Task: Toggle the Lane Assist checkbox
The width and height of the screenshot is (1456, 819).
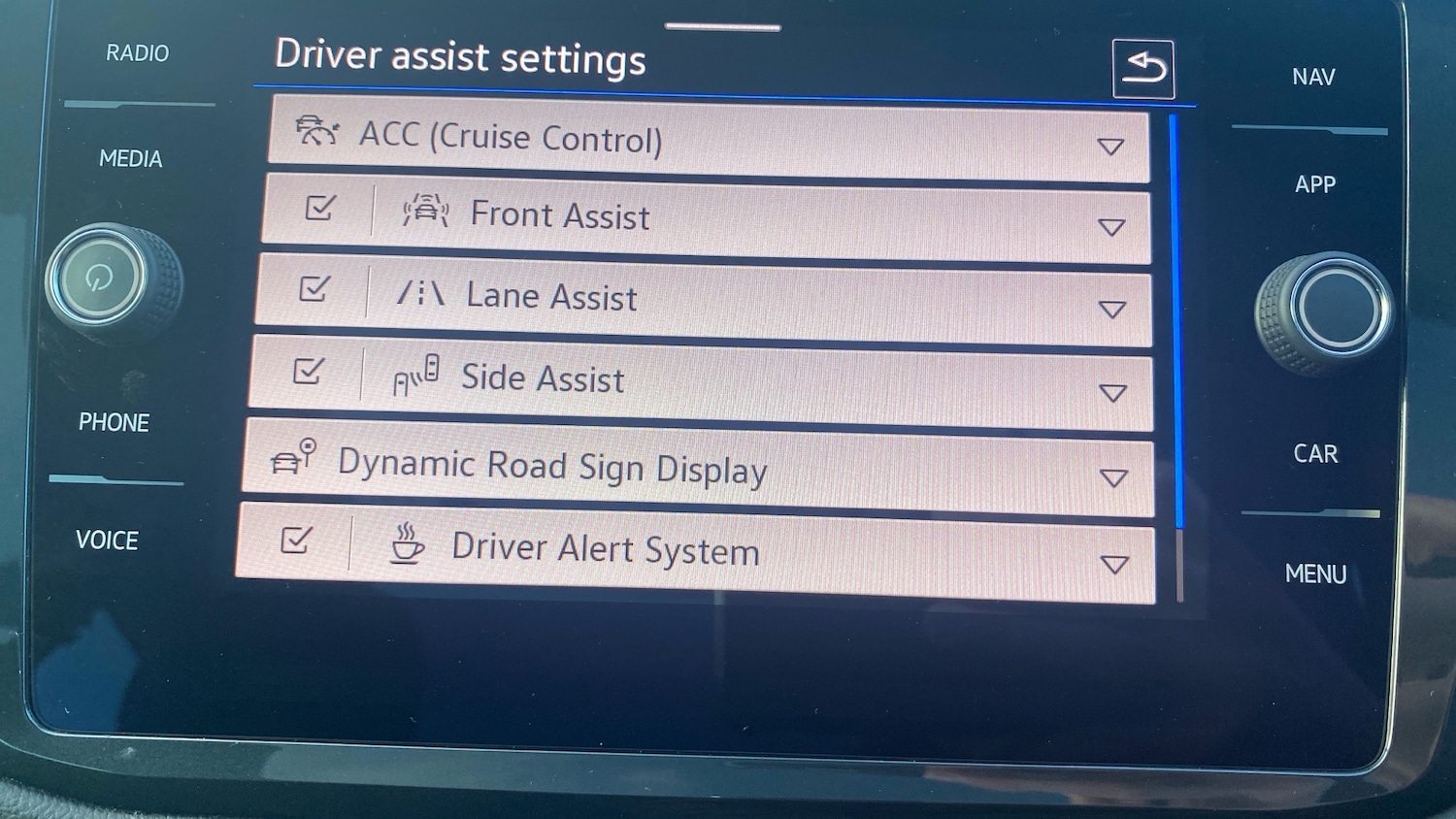Action: [314, 289]
